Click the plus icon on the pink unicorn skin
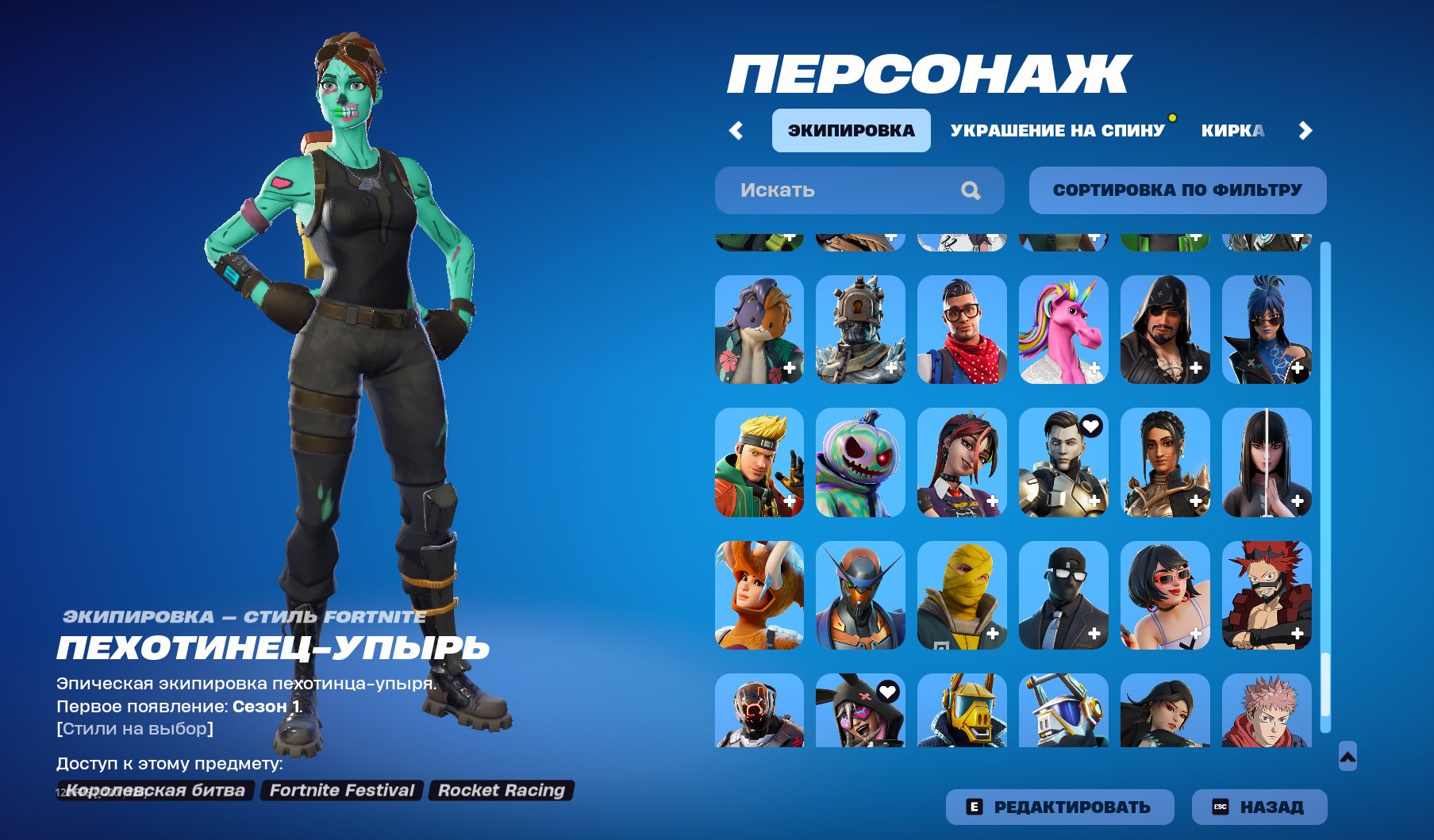The image size is (1434, 840). point(1095,366)
